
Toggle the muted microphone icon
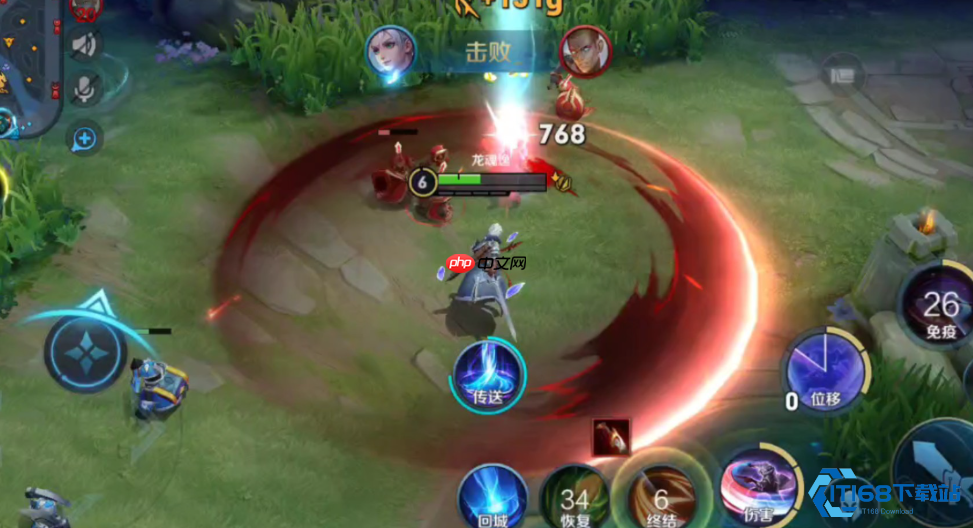tap(84, 90)
